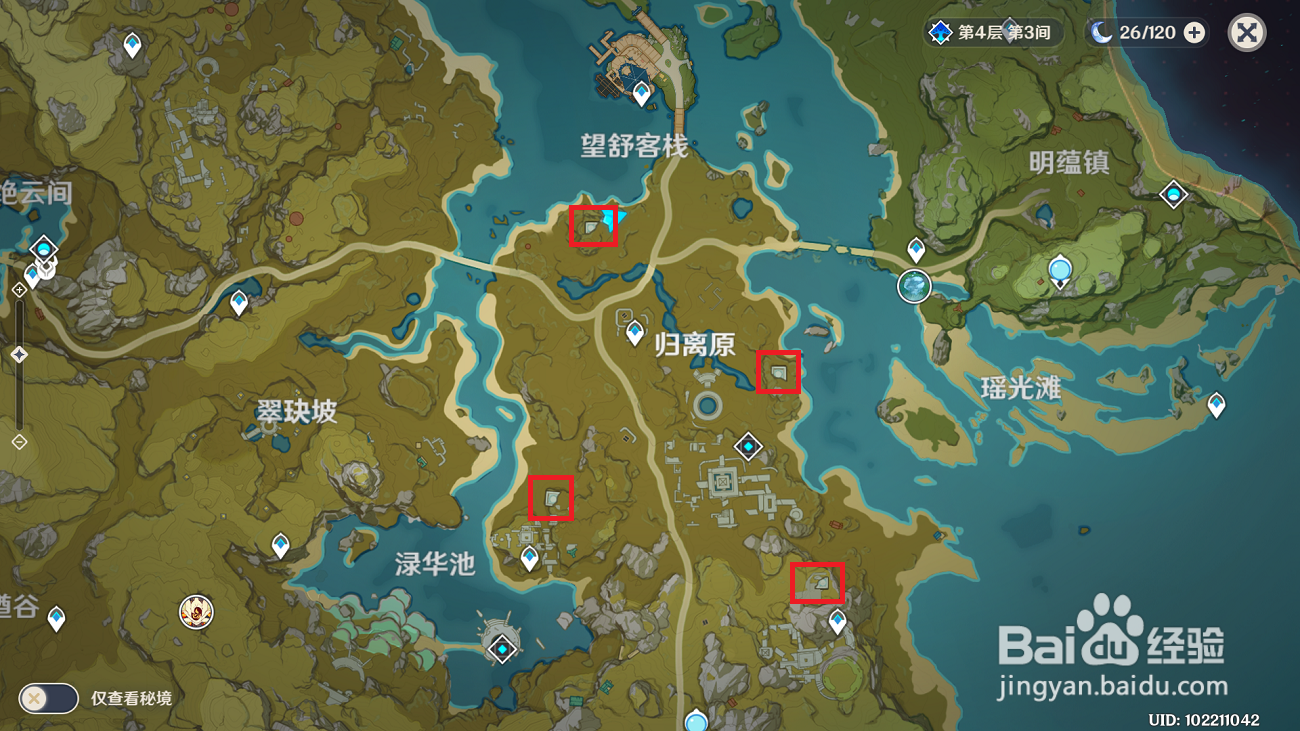
Task: Click the red-boxed collectible marker near 归离原
Action: (778, 372)
